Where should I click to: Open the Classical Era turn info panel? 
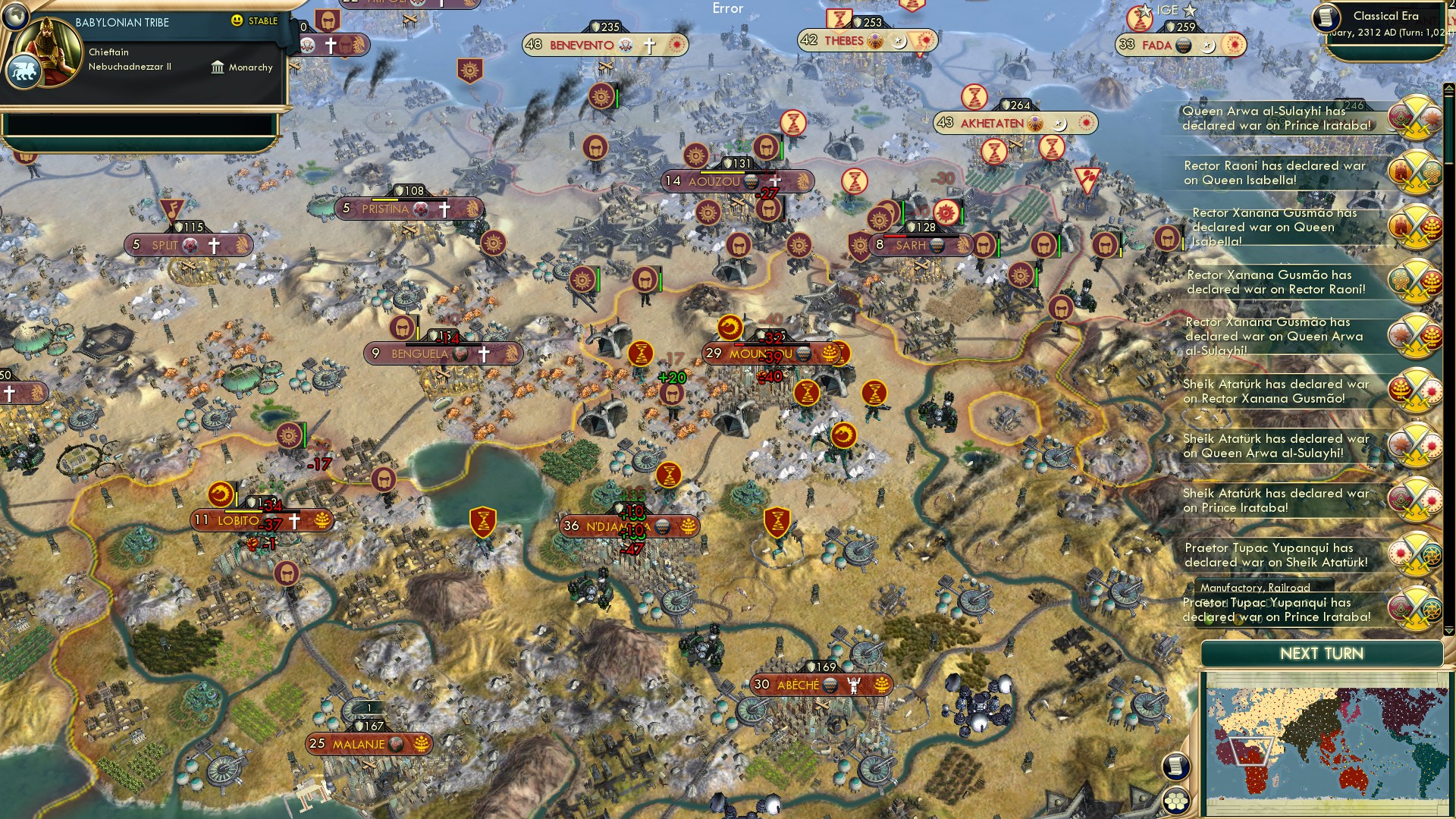[1389, 21]
